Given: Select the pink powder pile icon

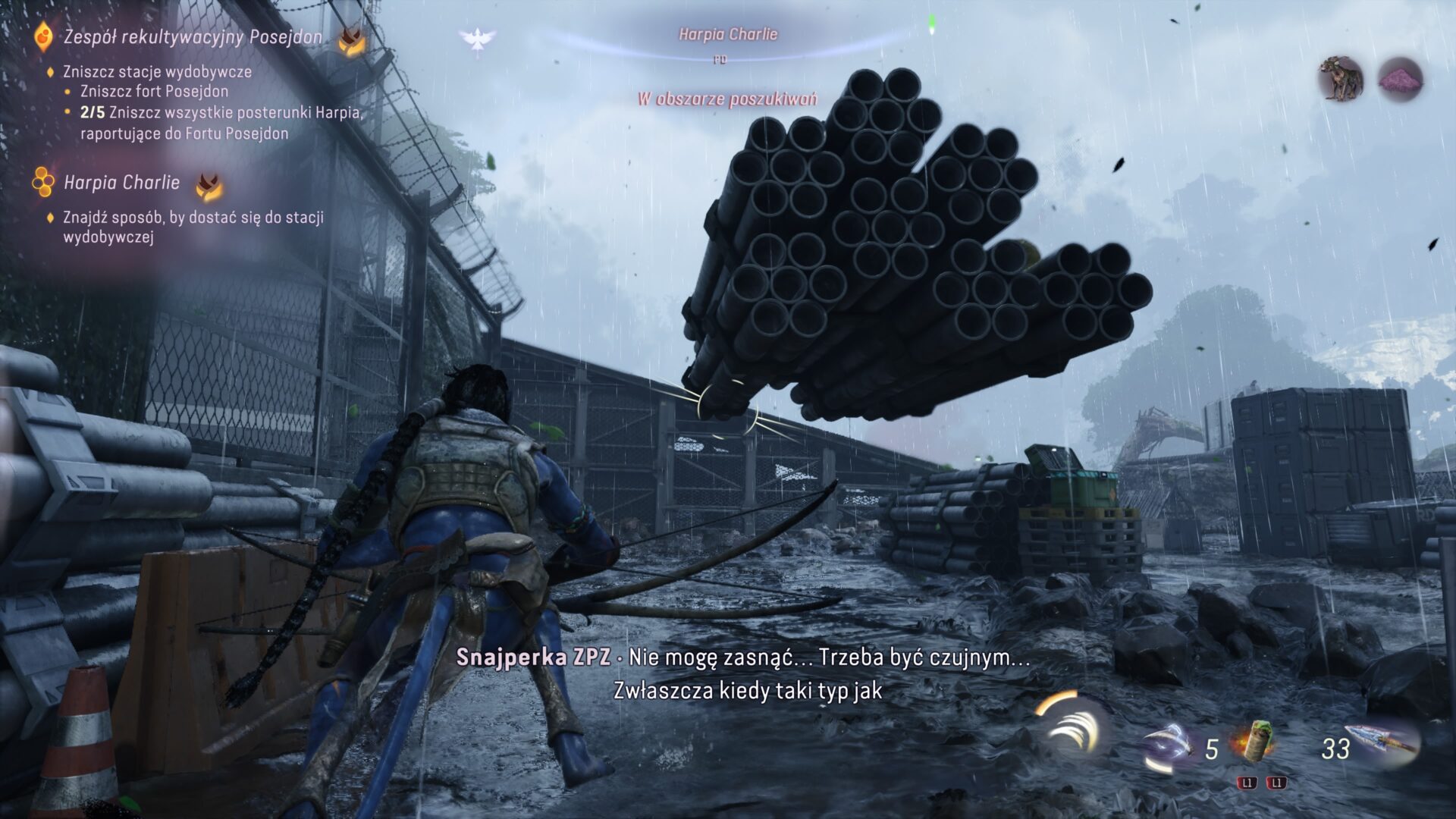Looking at the screenshot, I should (x=1400, y=79).
